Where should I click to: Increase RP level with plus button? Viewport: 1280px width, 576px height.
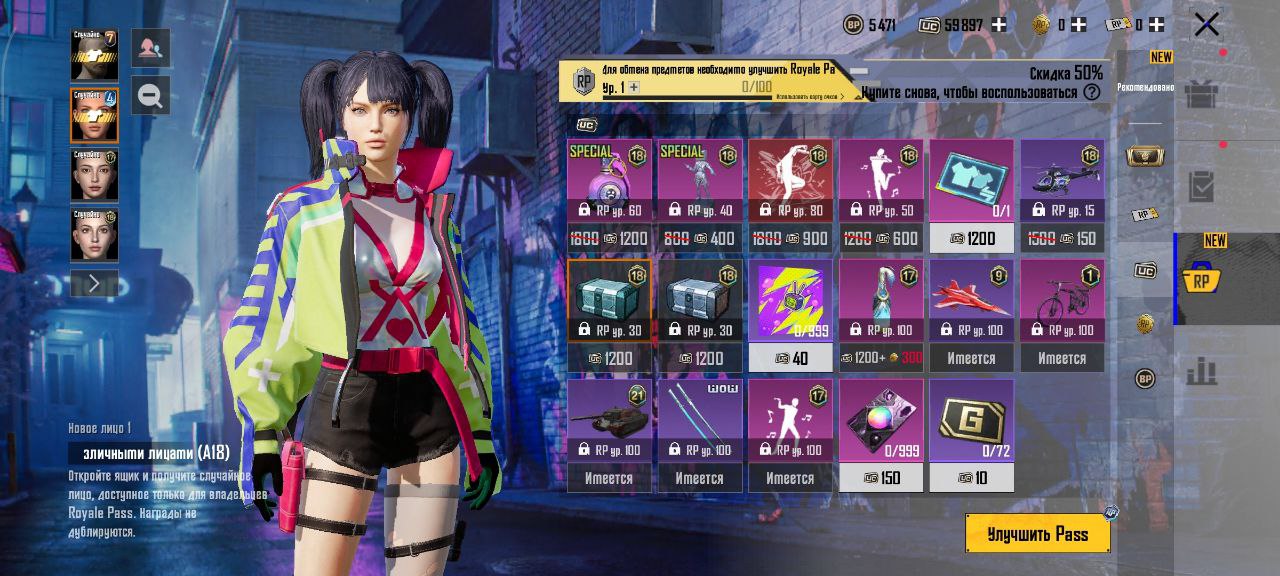pyautogui.click(x=634, y=88)
